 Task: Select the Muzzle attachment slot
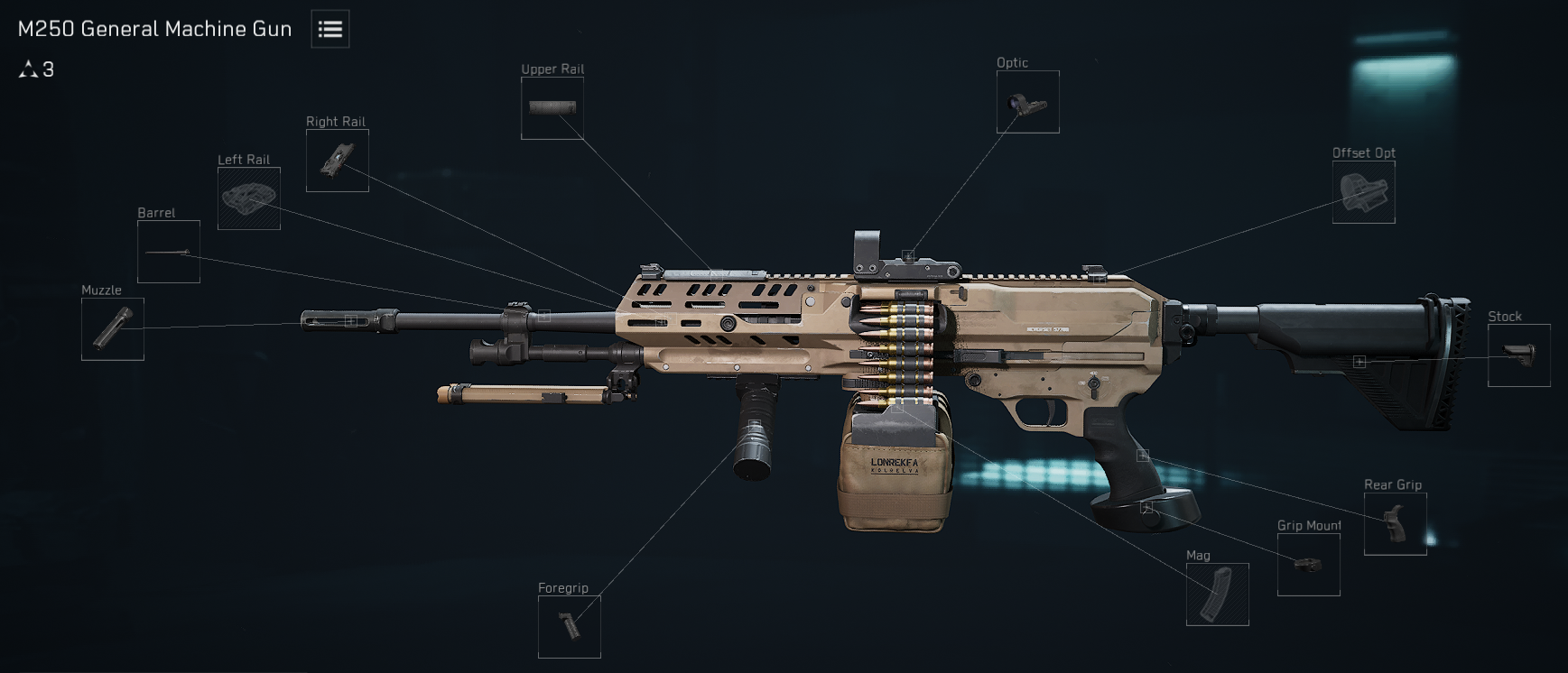(113, 329)
